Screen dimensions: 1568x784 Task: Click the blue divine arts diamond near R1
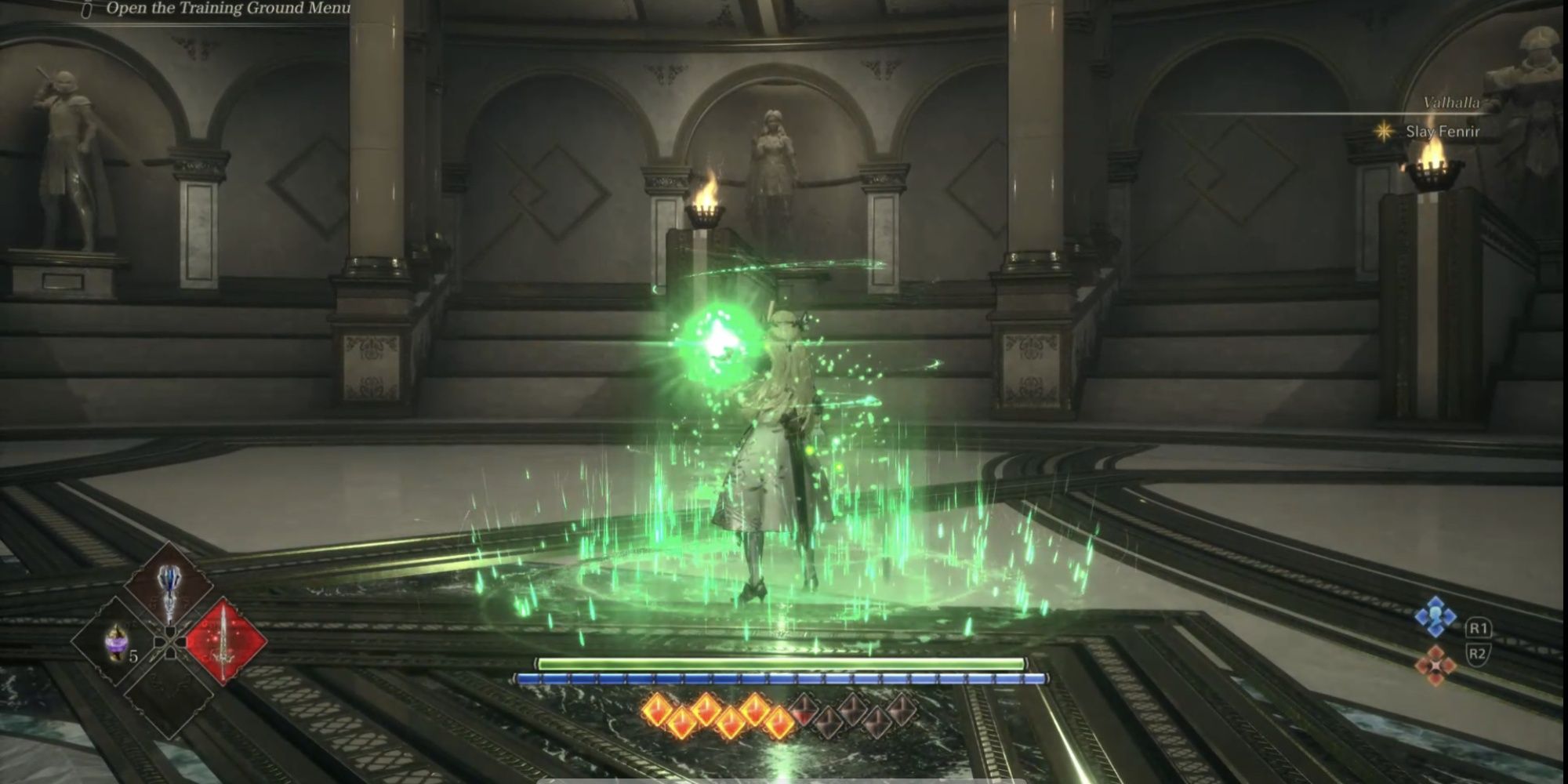pyautogui.click(x=1436, y=616)
